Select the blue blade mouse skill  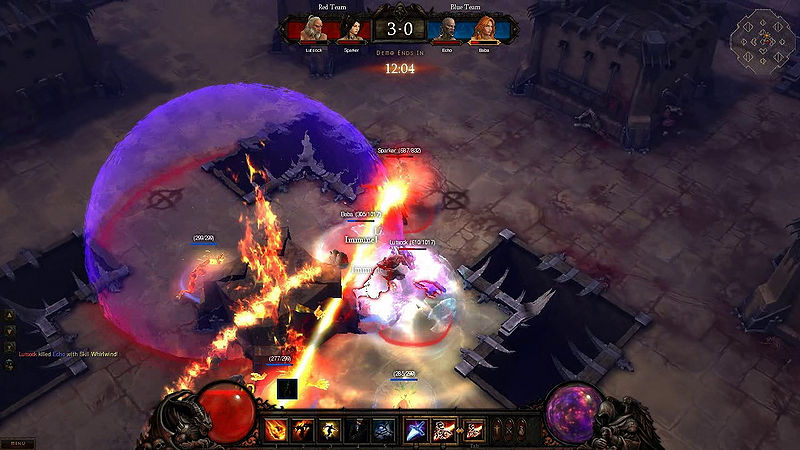[x=416, y=431]
